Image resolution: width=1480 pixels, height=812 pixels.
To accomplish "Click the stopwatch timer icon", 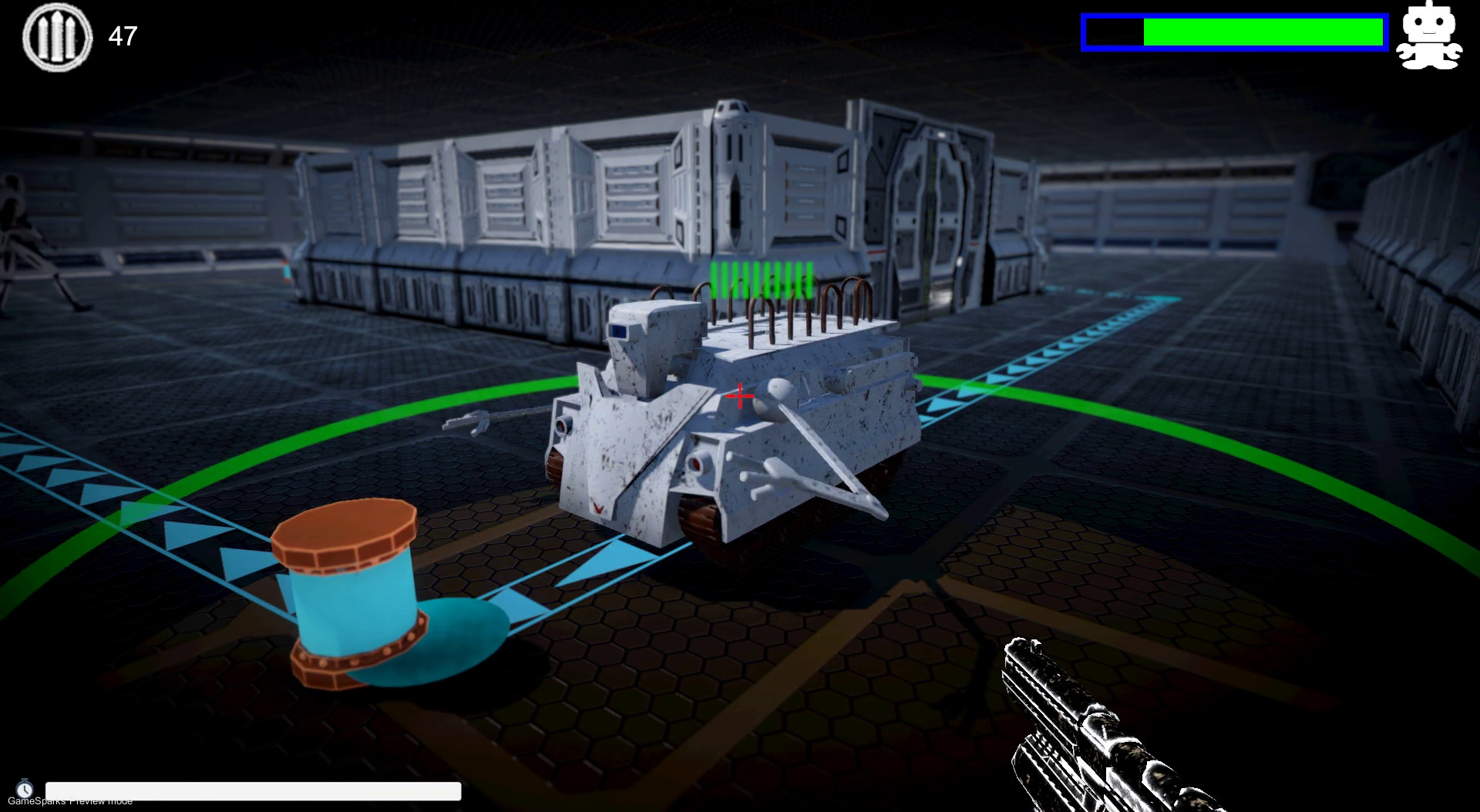I will 25,787.
